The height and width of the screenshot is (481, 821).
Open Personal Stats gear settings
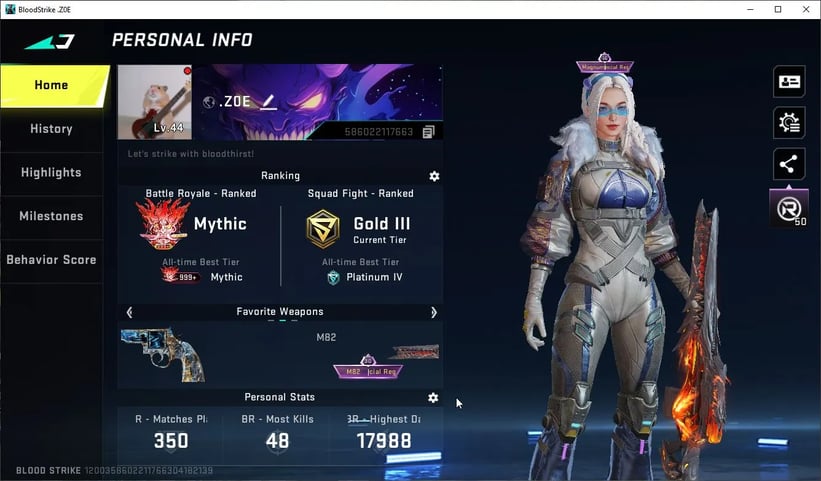(x=433, y=397)
